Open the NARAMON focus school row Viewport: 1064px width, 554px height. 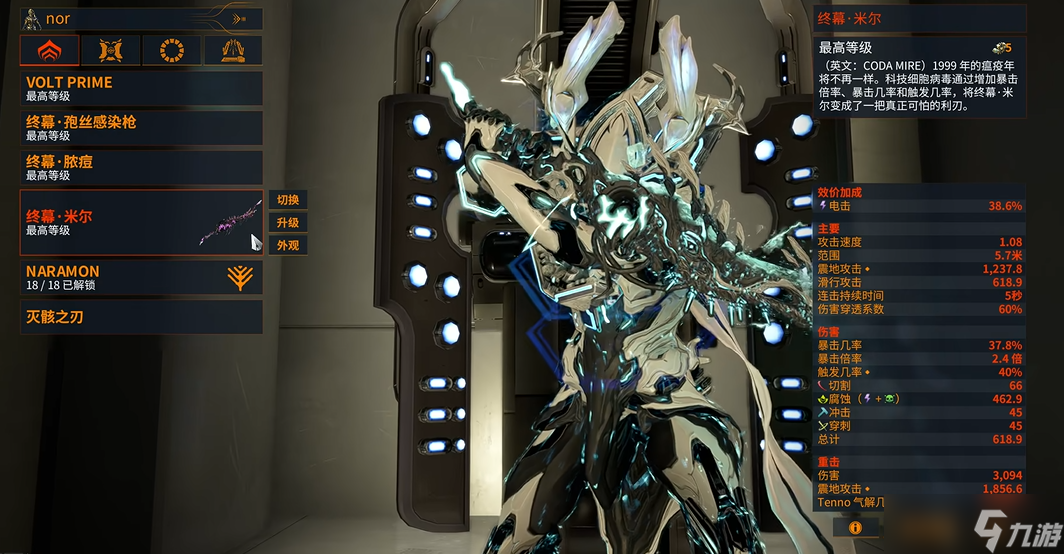[141, 278]
